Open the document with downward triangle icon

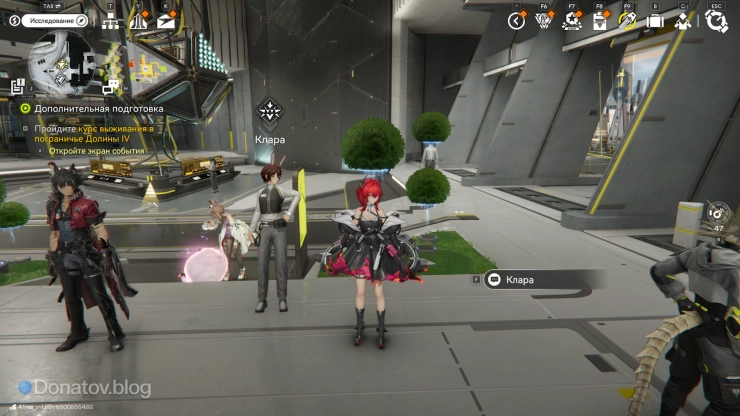(600, 21)
